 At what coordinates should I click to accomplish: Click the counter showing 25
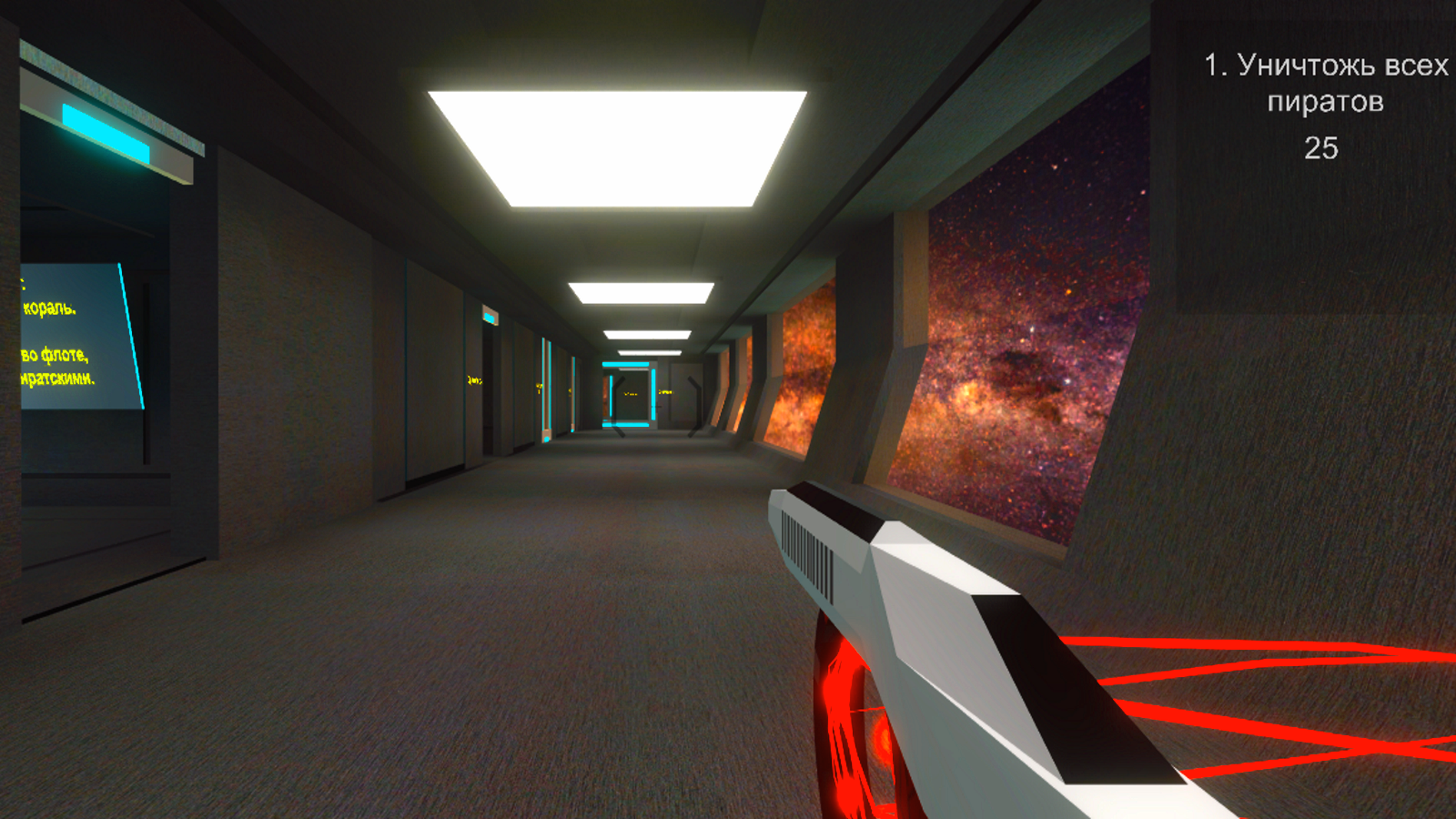pyautogui.click(x=1321, y=147)
